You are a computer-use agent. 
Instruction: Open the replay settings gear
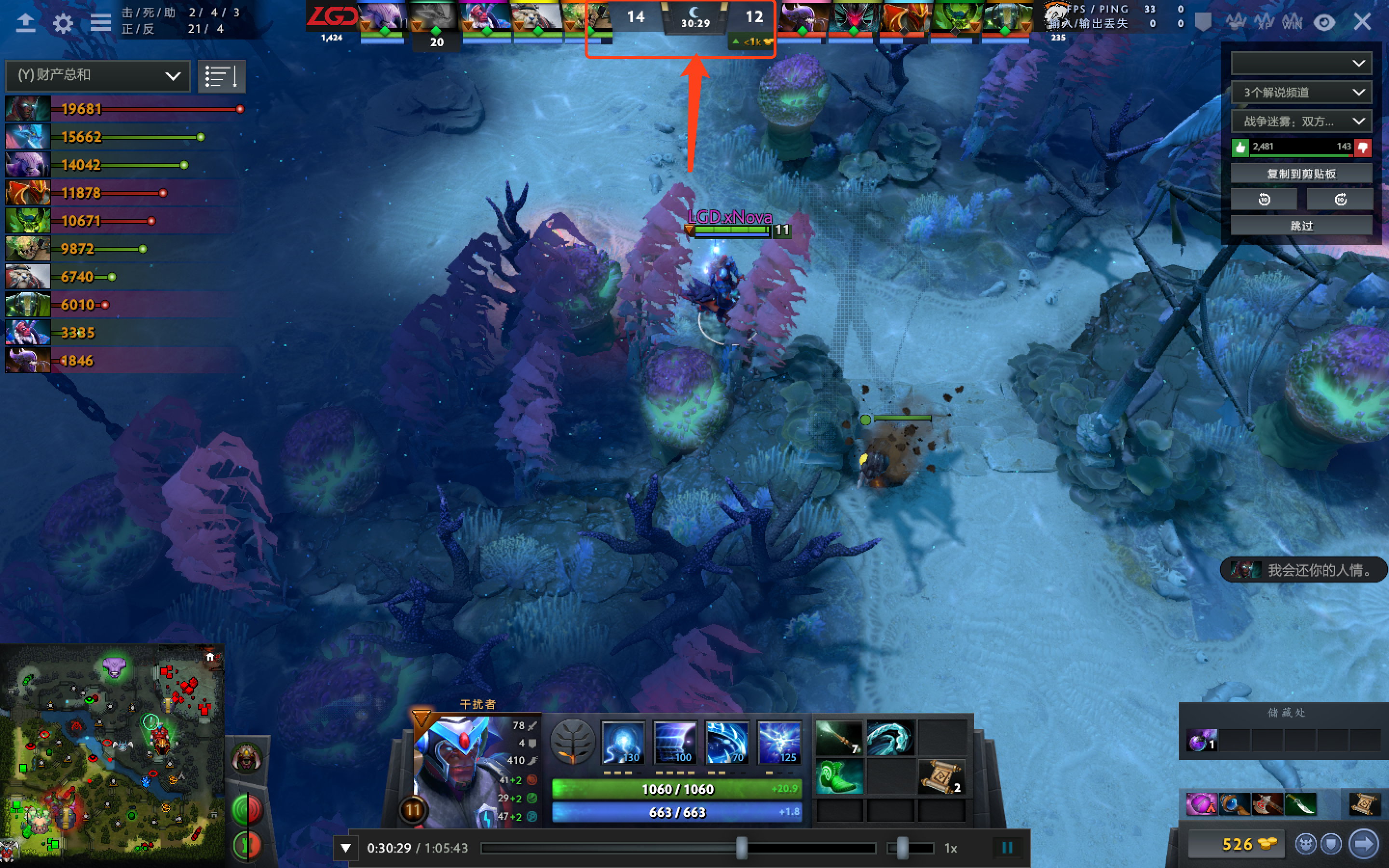point(63,22)
